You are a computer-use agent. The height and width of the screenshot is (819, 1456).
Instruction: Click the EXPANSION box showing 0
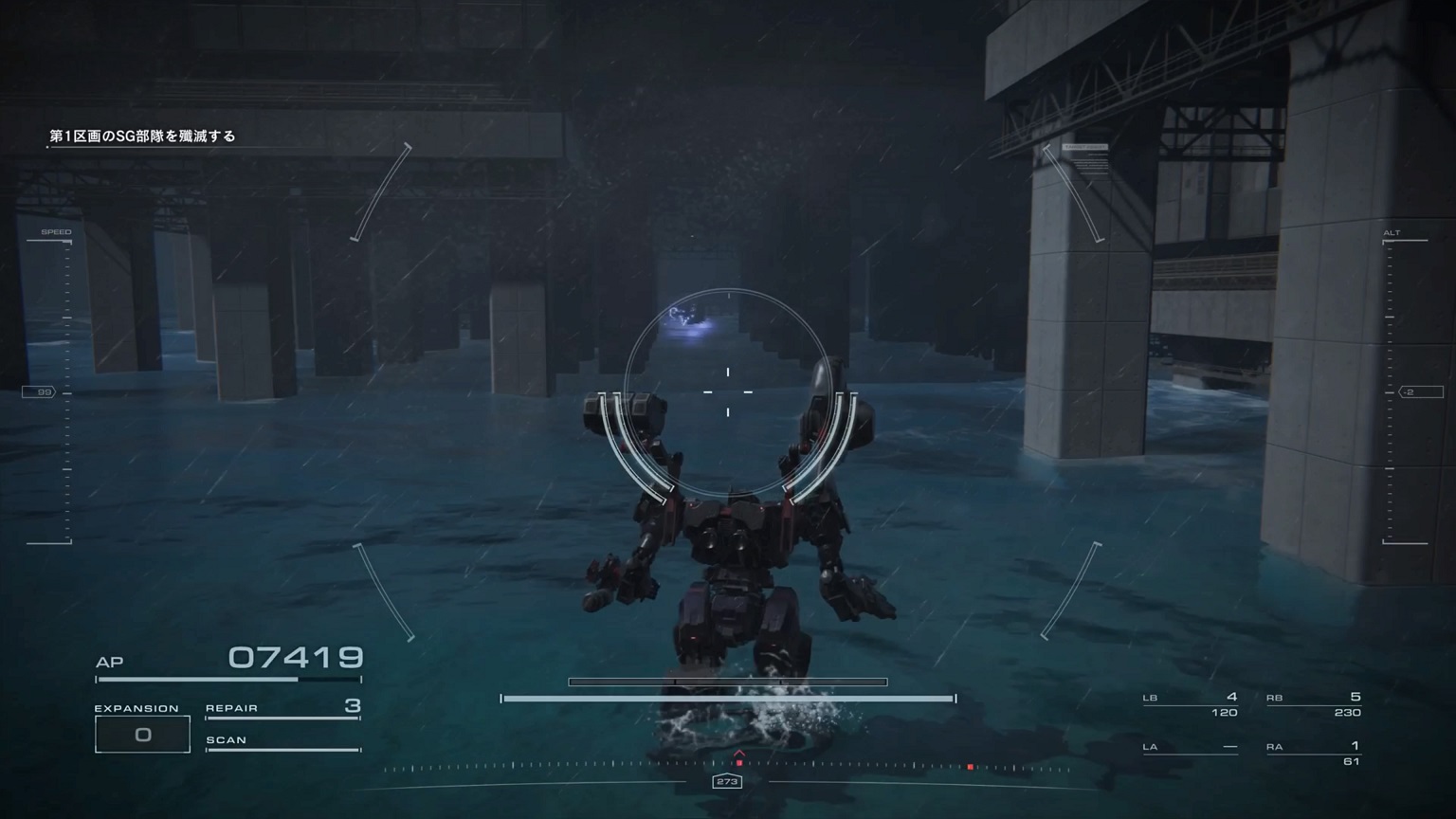tap(142, 733)
